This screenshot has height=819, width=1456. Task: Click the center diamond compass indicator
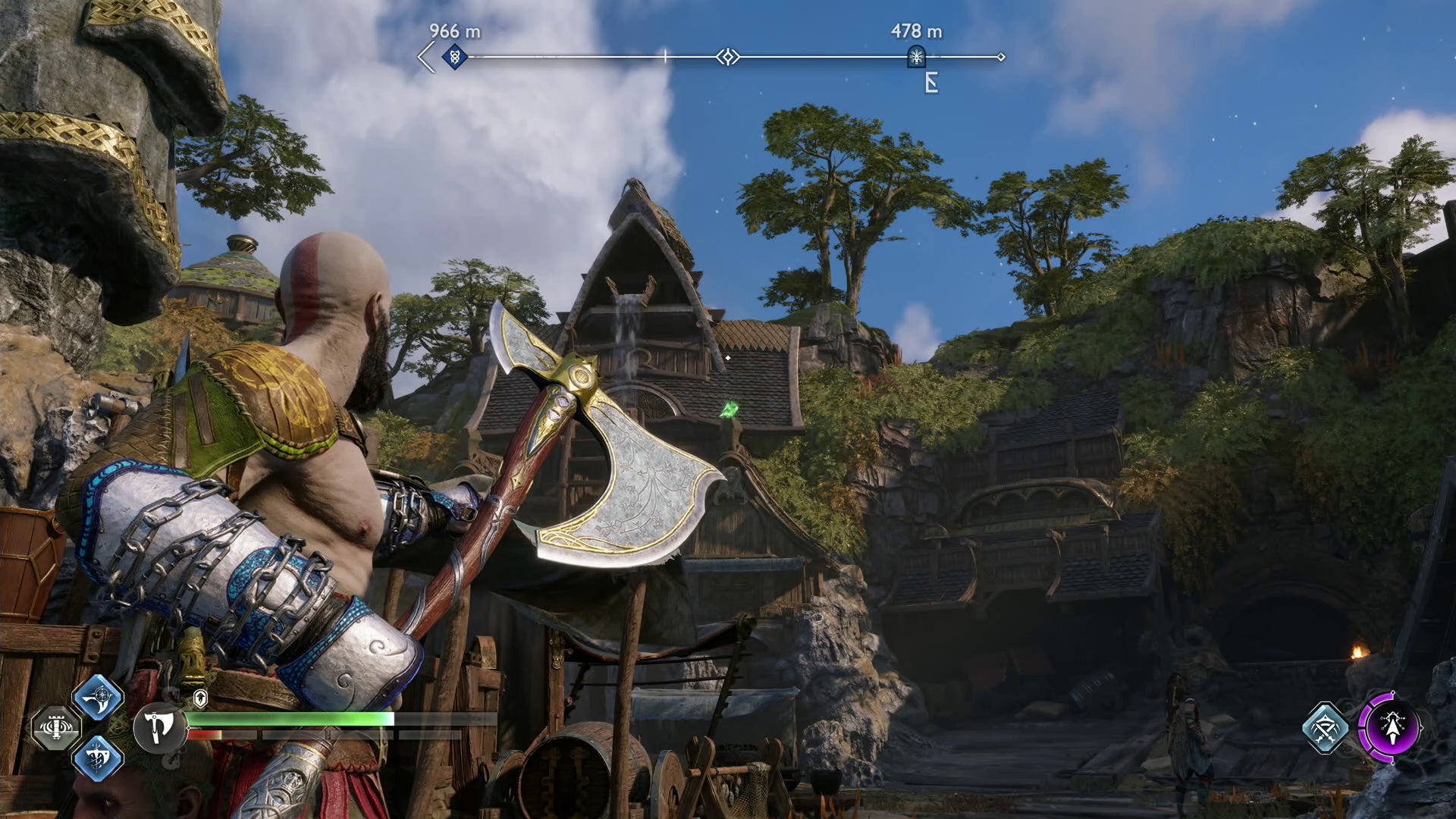(728, 57)
